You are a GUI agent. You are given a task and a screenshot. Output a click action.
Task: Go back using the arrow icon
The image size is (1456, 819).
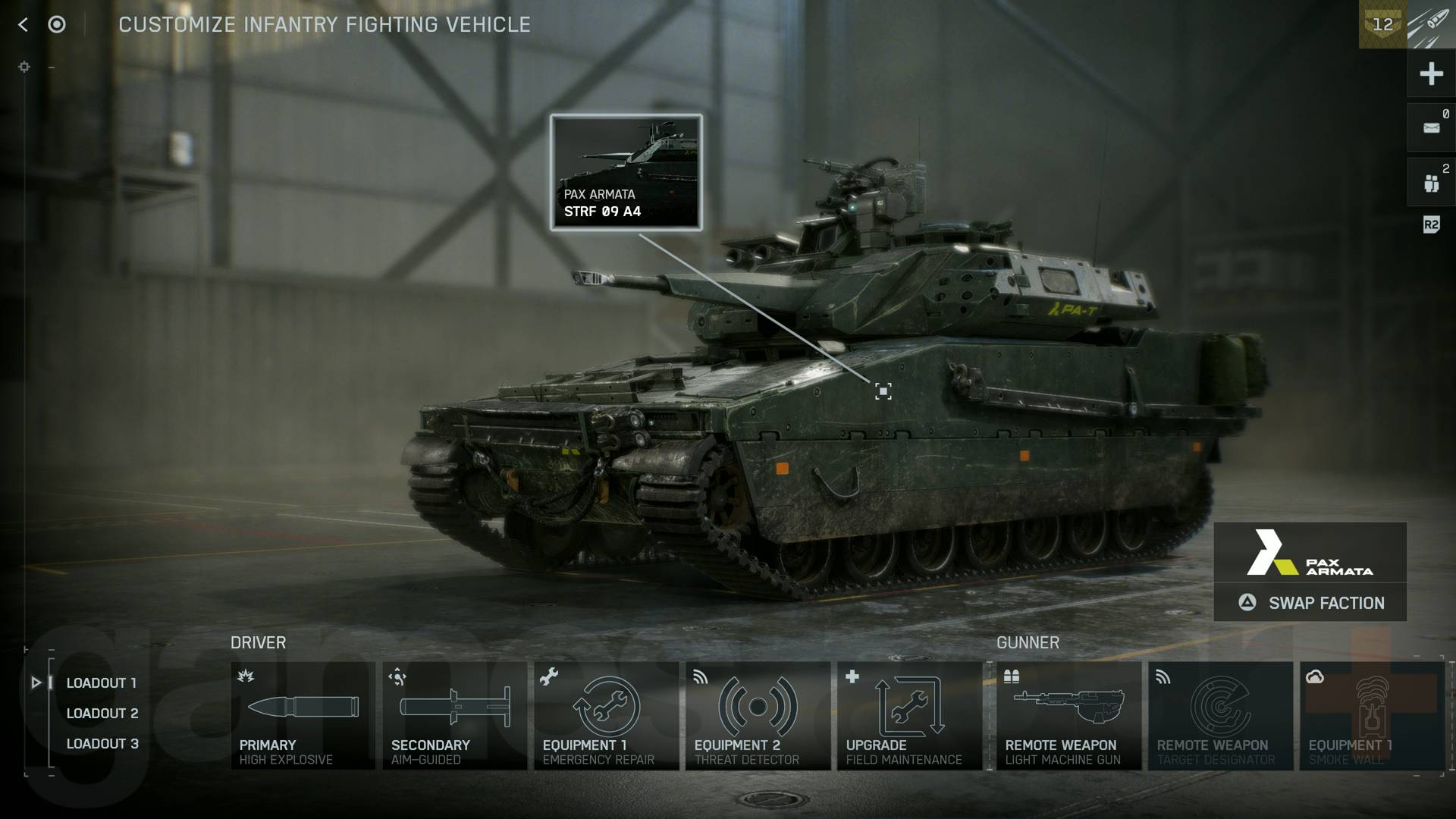point(23,25)
